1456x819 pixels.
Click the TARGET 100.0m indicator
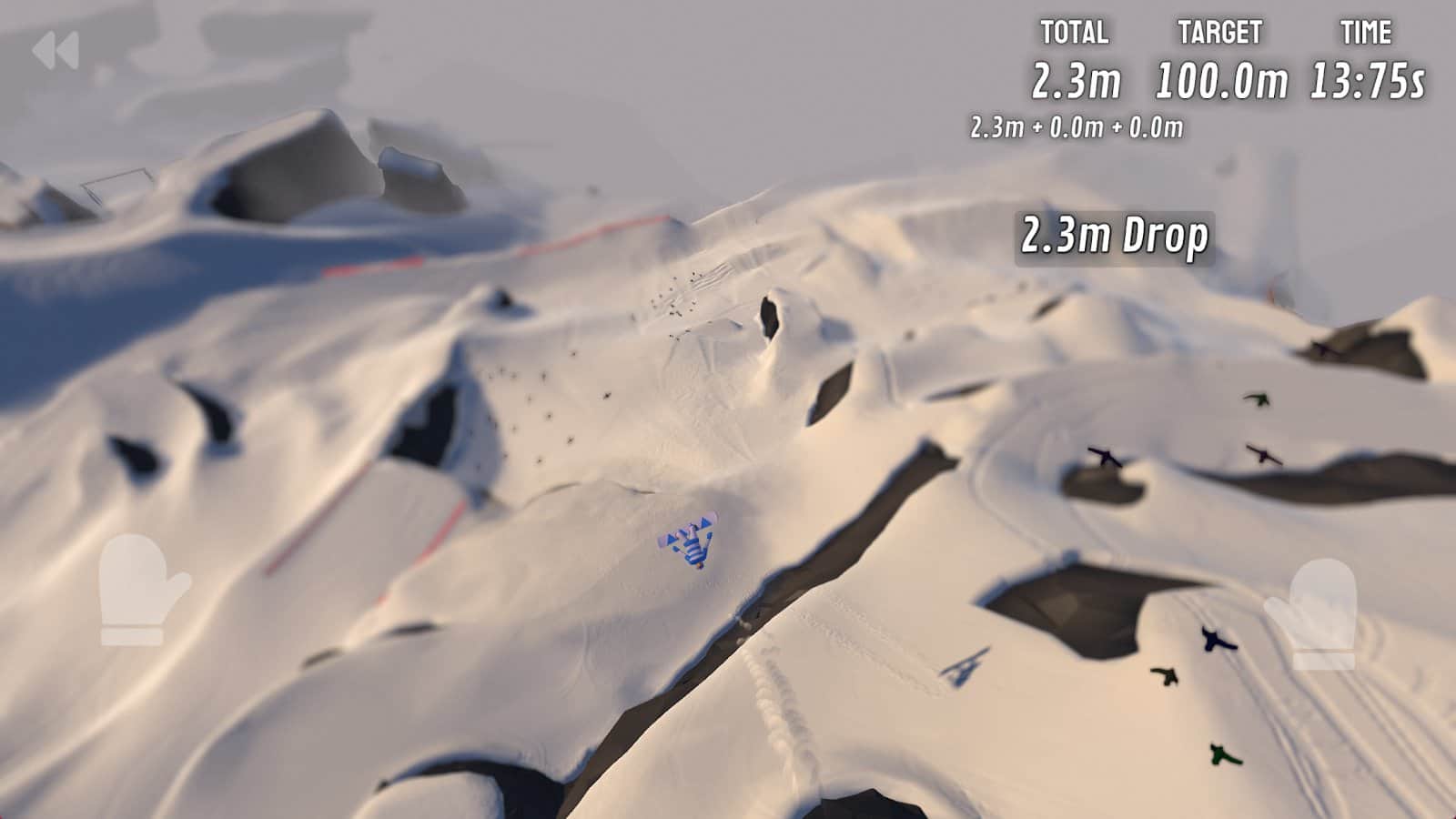tap(1219, 82)
